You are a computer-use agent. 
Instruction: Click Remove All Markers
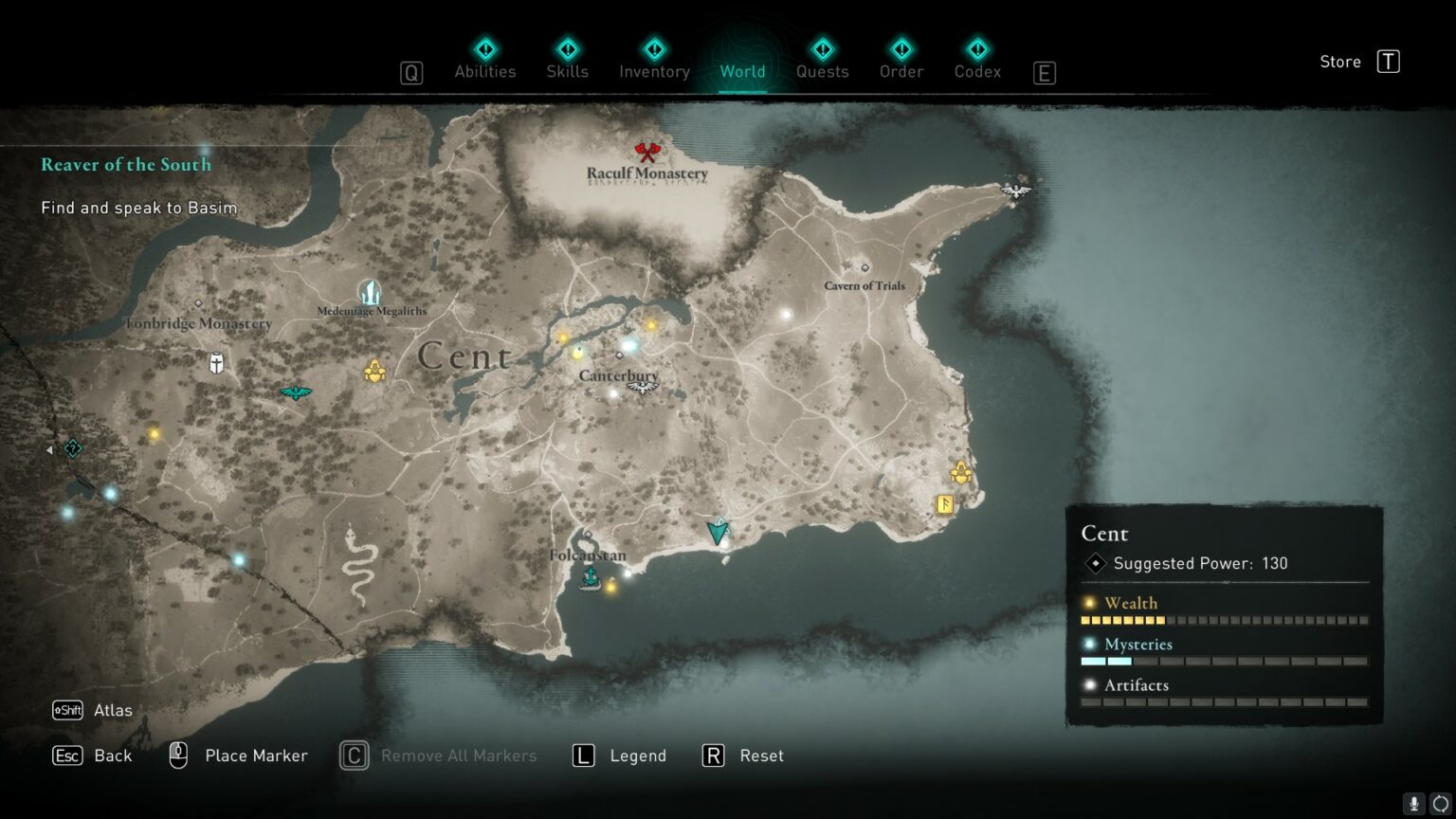point(458,755)
